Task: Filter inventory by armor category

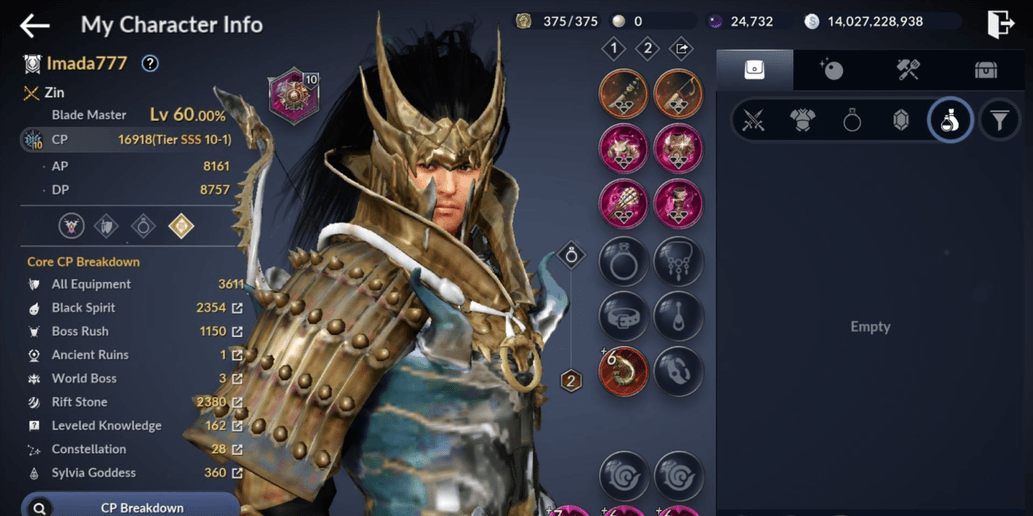Action: pos(802,121)
